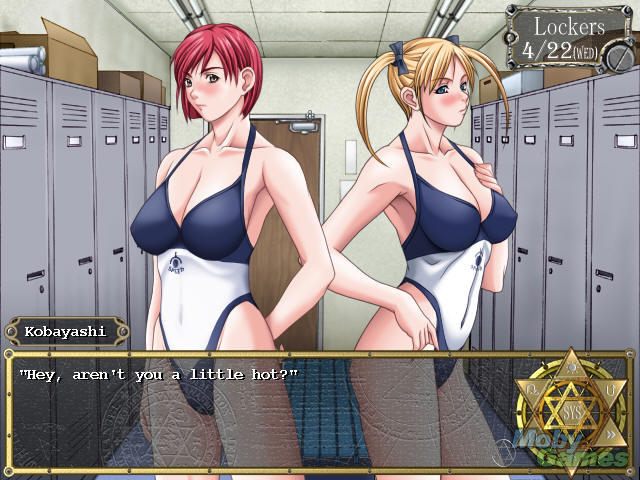Advance the dialogue text box
The width and height of the screenshot is (640, 480).
[x=260, y=410]
